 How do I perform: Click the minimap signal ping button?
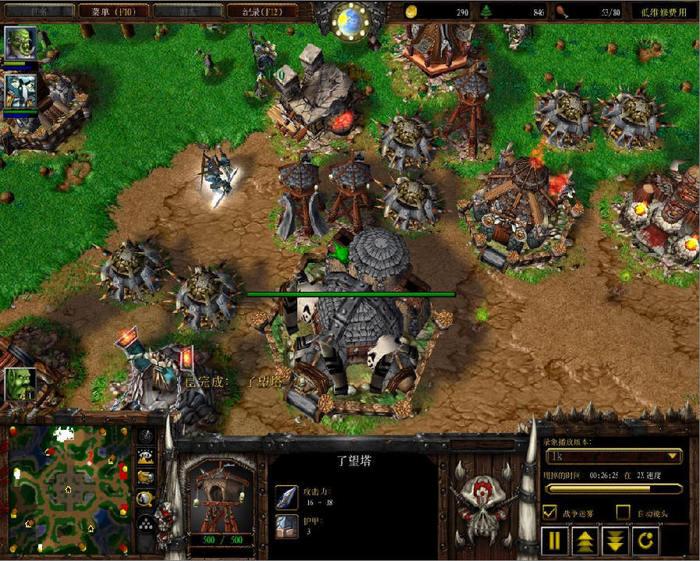point(146,437)
